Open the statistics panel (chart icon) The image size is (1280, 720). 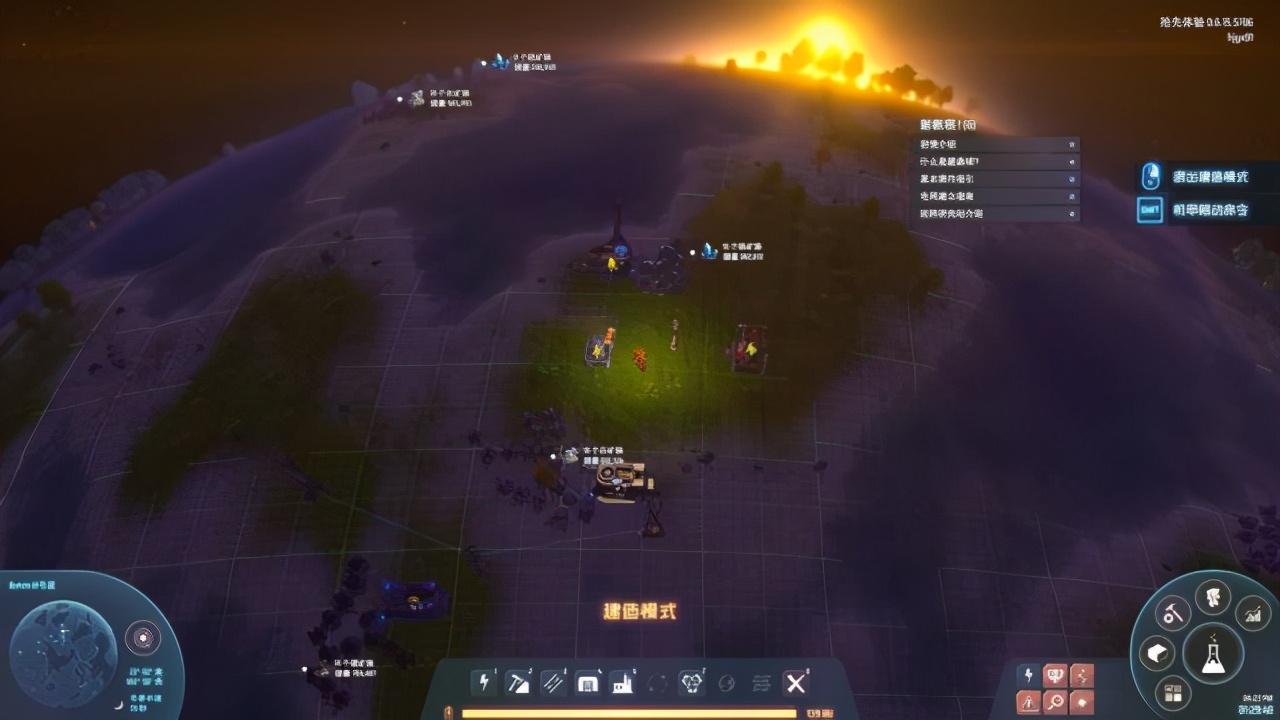pyautogui.click(x=1253, y=614)
